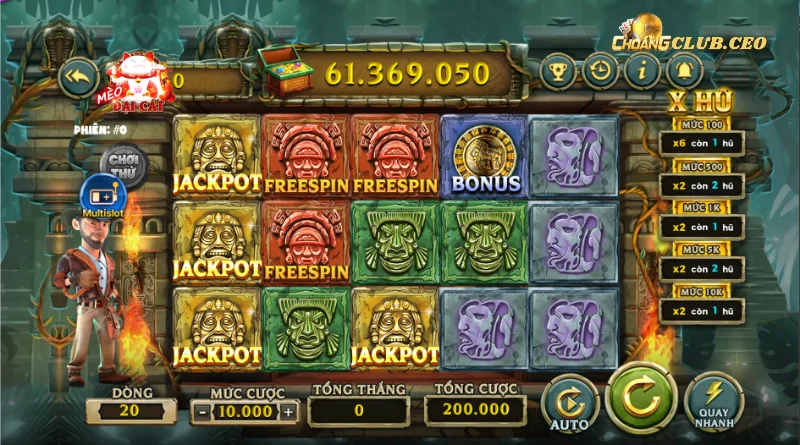The image size is (800, 445).
Task: Spin the reels with the green button
Action: [x=637, y=396]
